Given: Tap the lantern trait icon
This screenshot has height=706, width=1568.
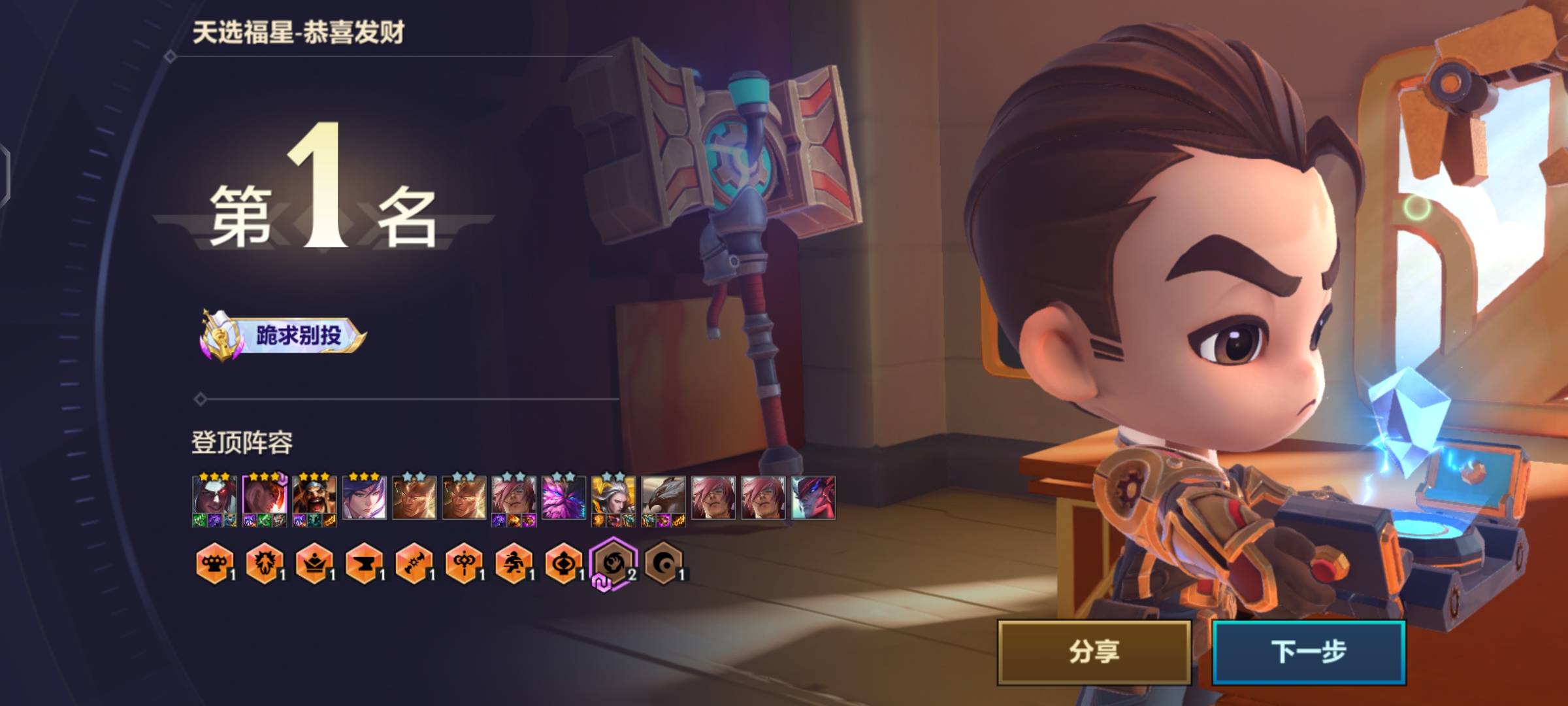Looking at the screenshot, I should (564, 563).
